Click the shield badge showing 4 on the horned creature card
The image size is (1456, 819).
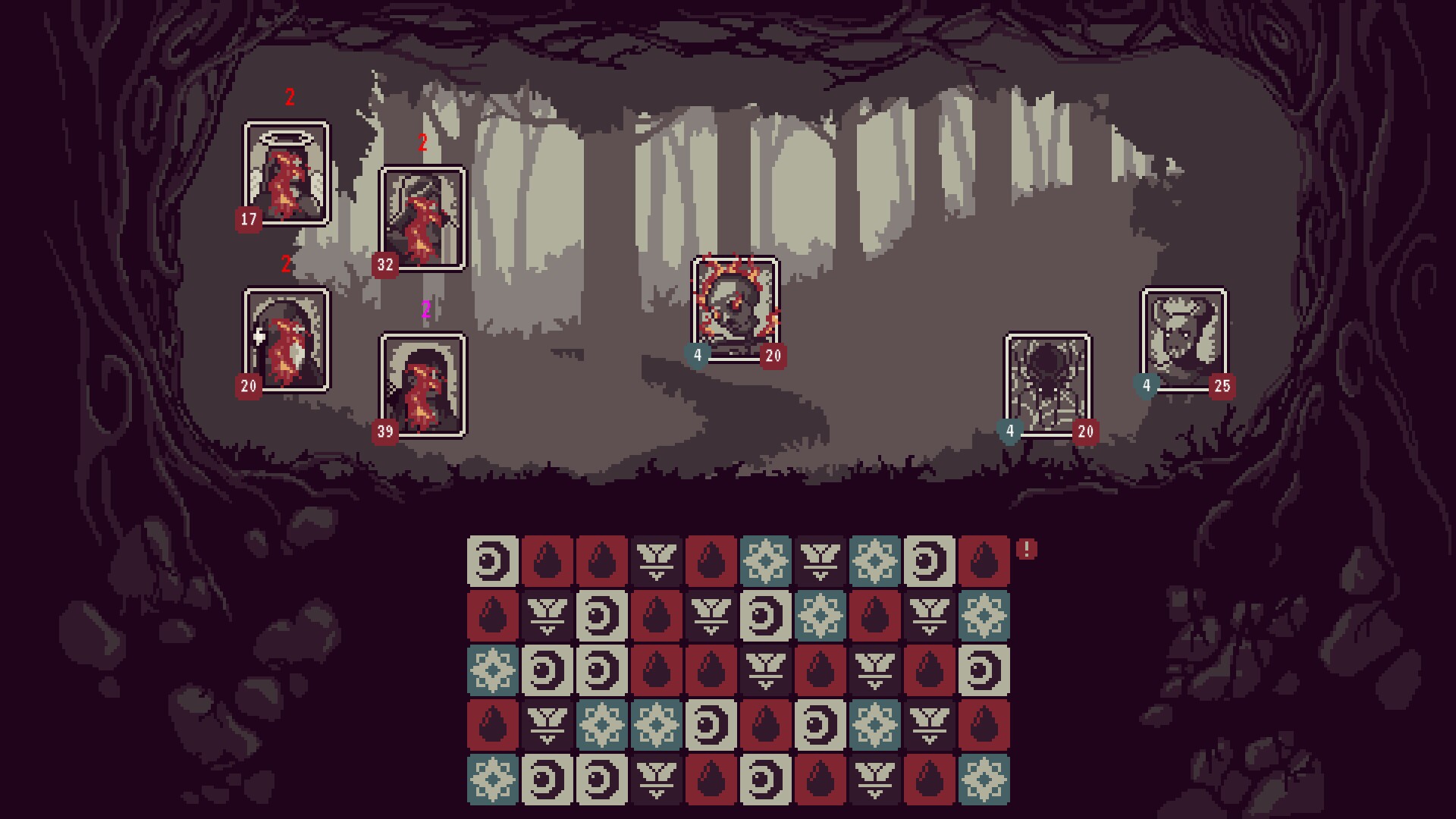tap(1145, 385)
